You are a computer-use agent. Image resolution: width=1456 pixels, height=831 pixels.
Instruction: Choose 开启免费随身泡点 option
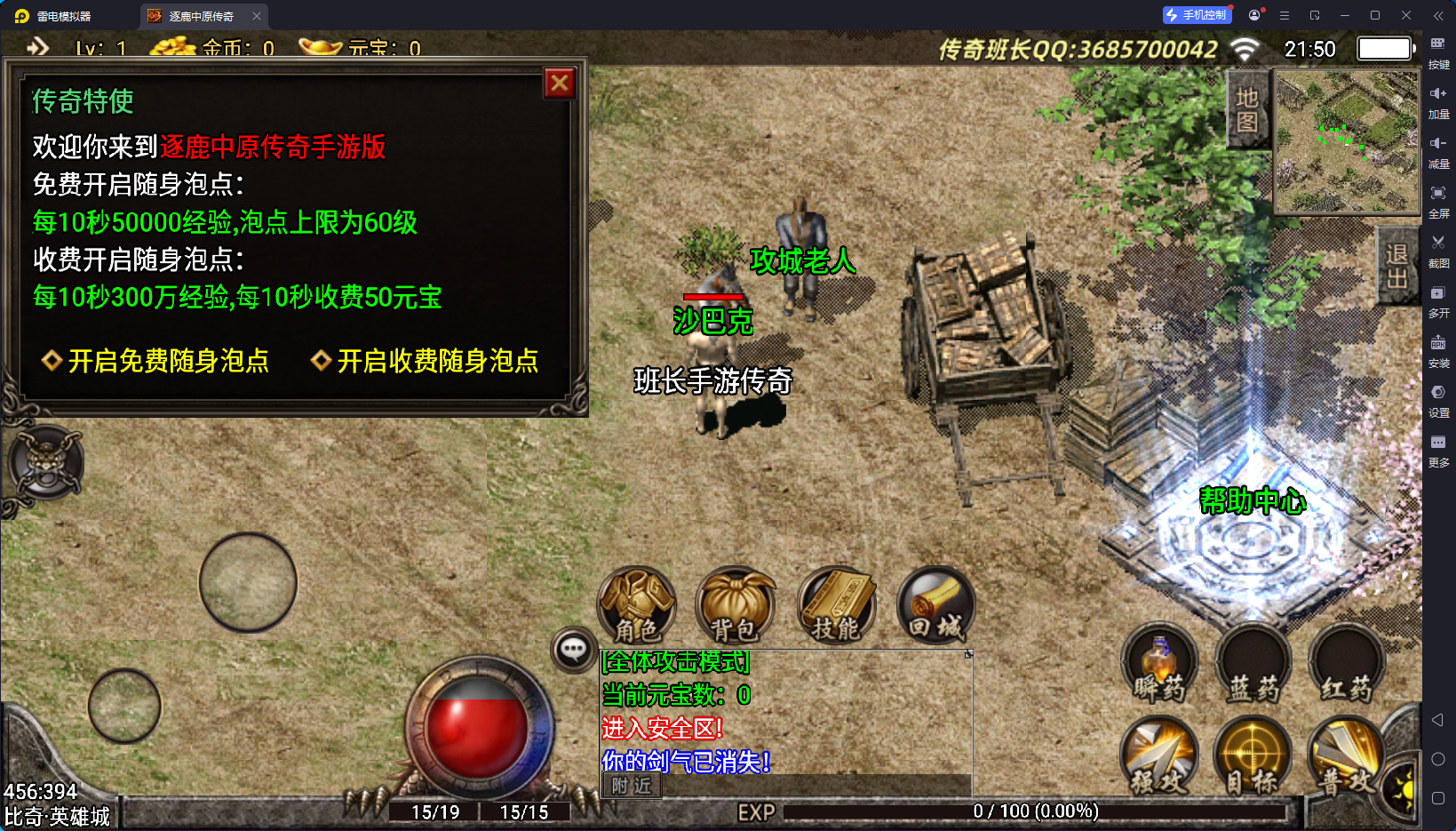(x=156, y=361)
